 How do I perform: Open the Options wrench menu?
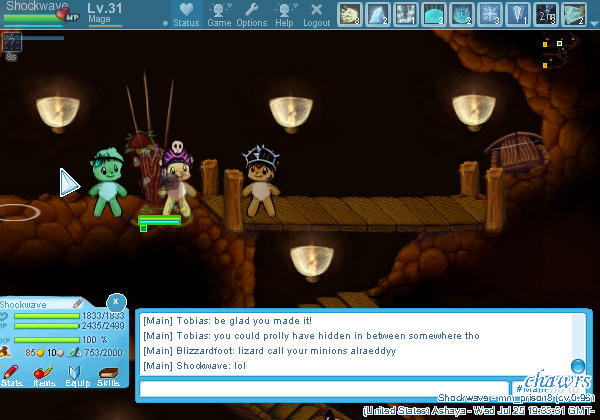[x=251, y=14]
